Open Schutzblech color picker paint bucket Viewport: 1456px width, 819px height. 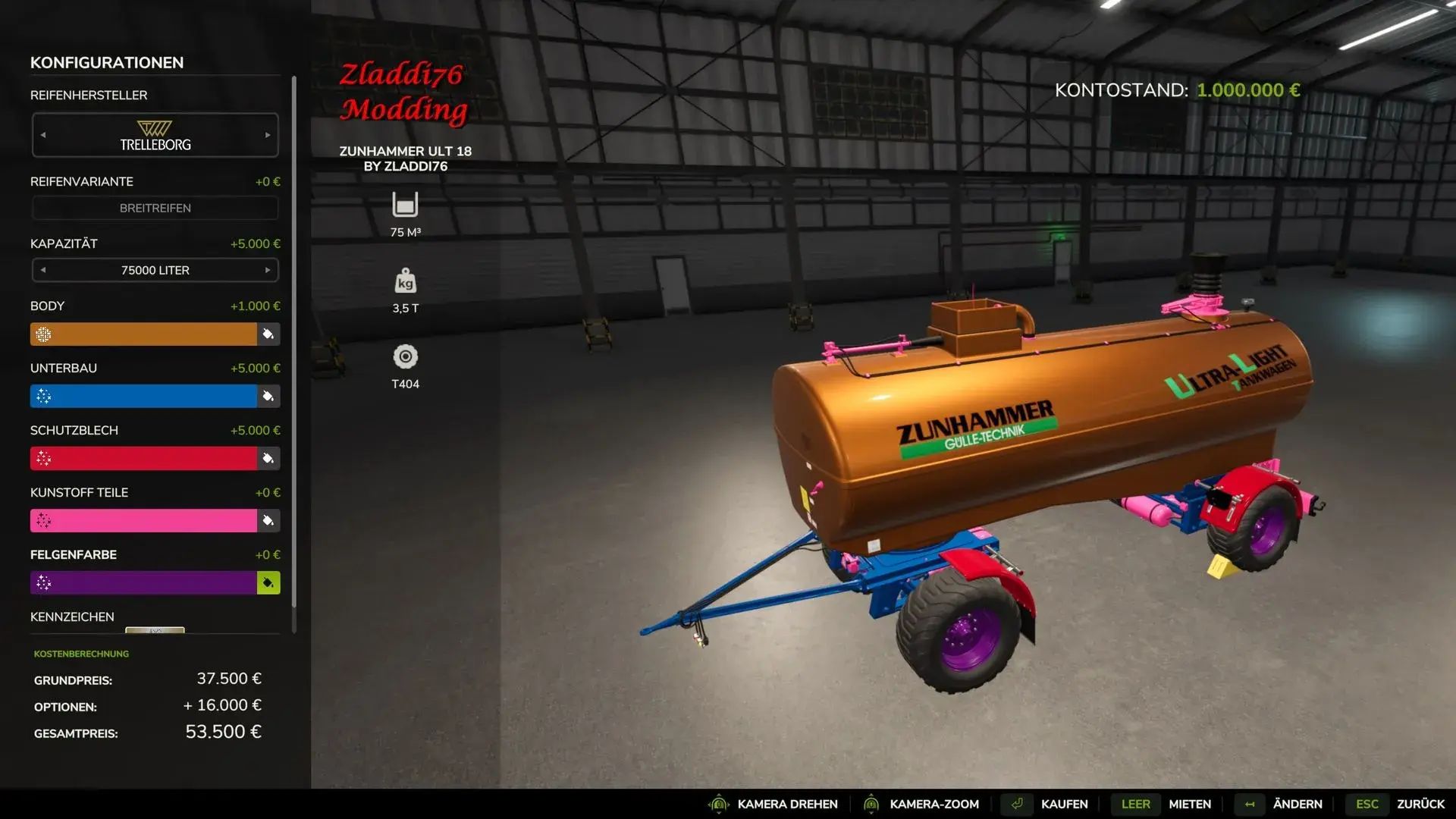tap(268, 459)
